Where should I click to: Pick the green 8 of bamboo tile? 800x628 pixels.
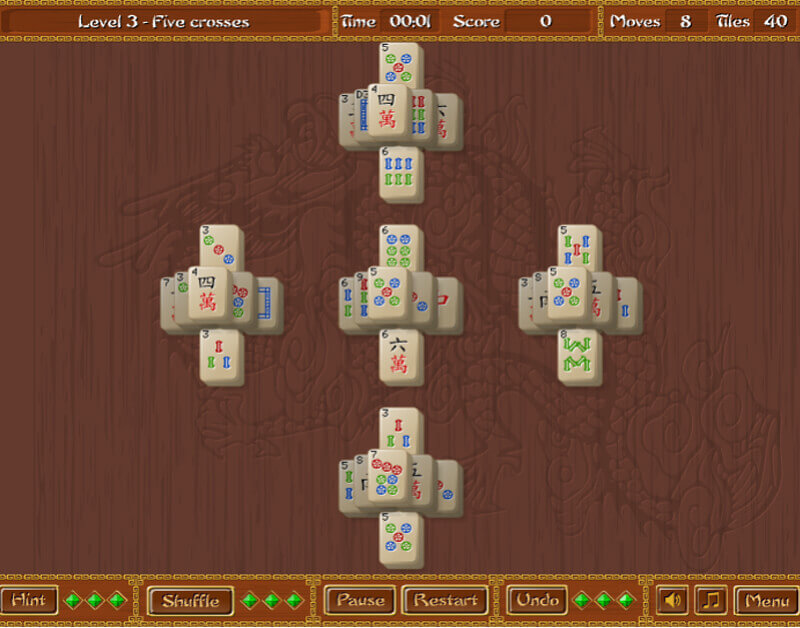click(x=579, y=357)
